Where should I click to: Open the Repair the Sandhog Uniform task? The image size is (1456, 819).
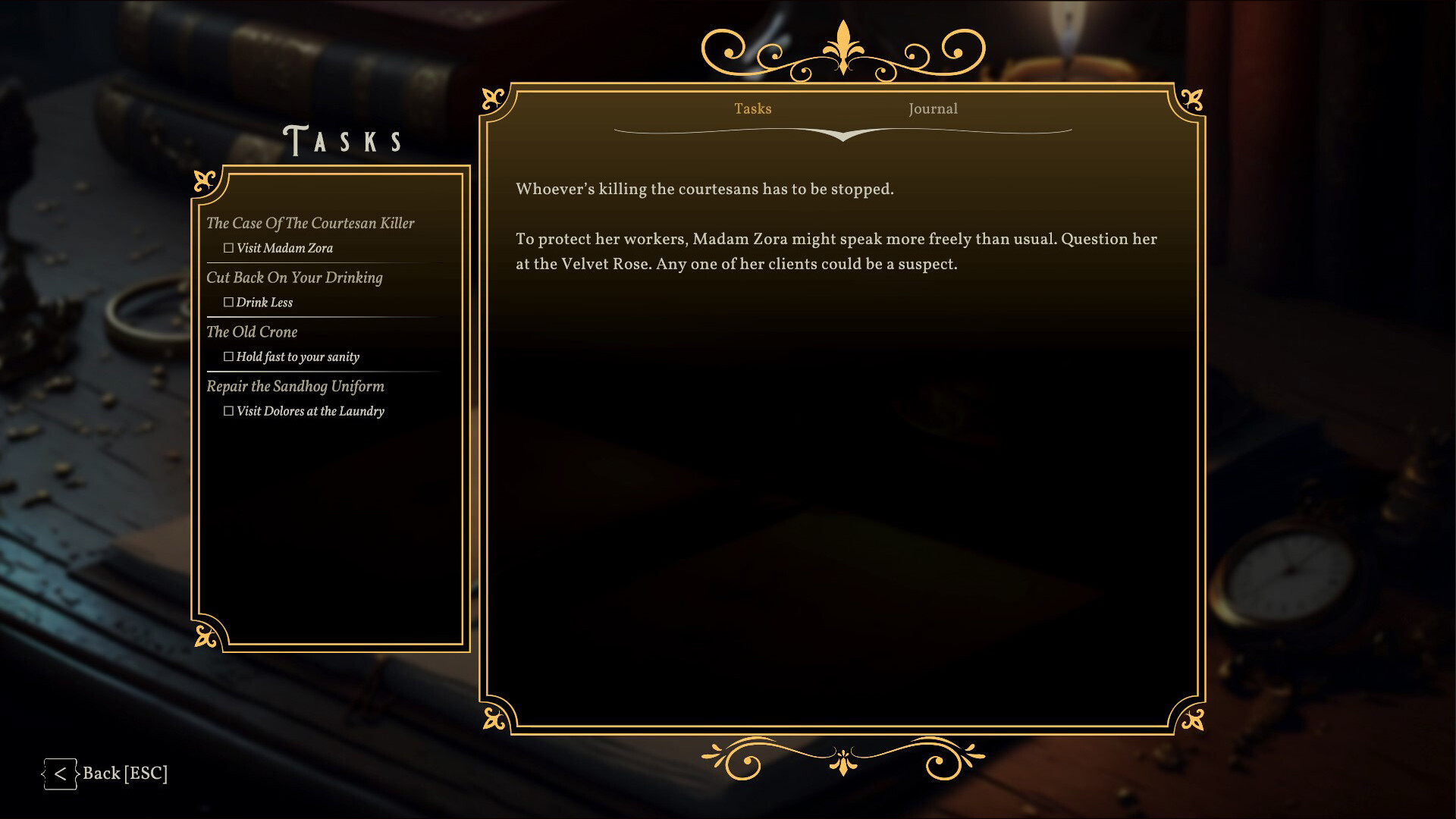coord(295,387)
